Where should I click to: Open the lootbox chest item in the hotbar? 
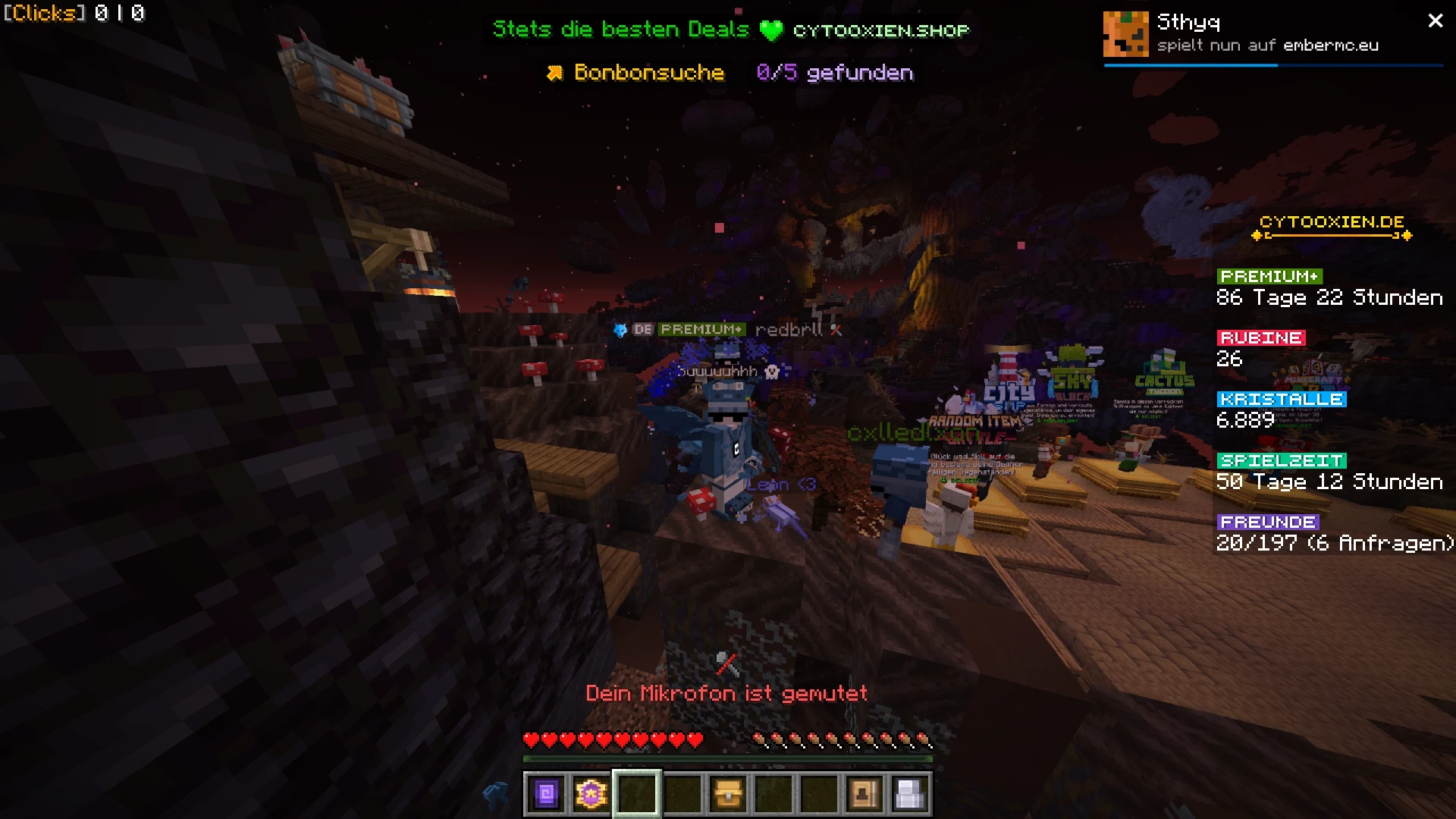click(x=729, y=792)
